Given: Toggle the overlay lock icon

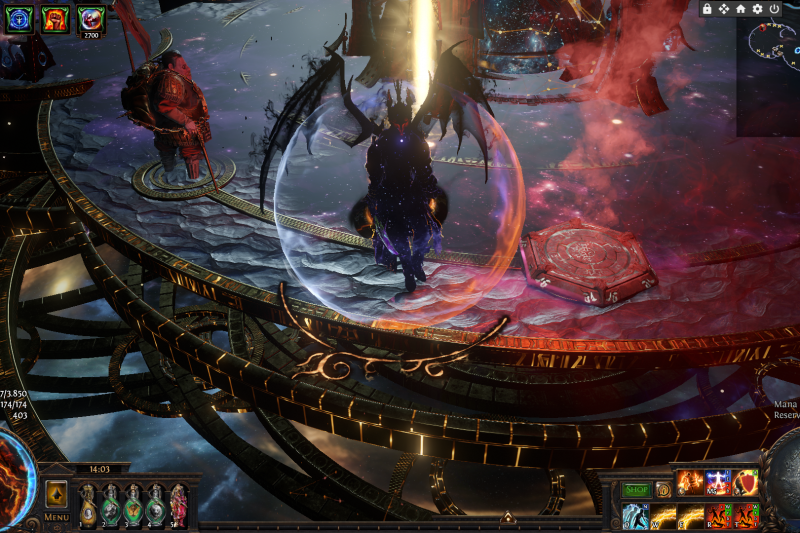Looking at the screenshot, I should click(x=707, y=8).
